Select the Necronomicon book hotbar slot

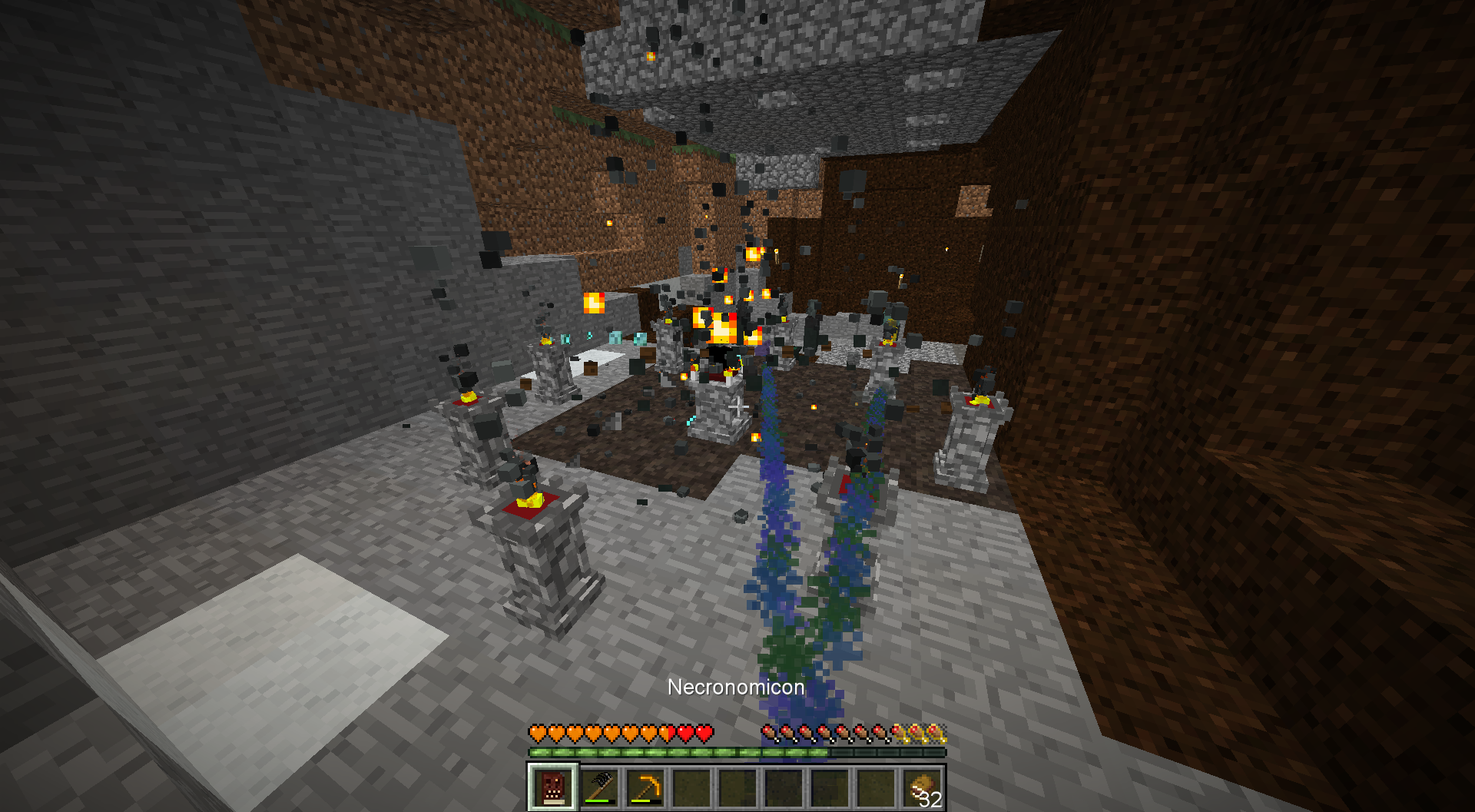click(x=552, y=787)
